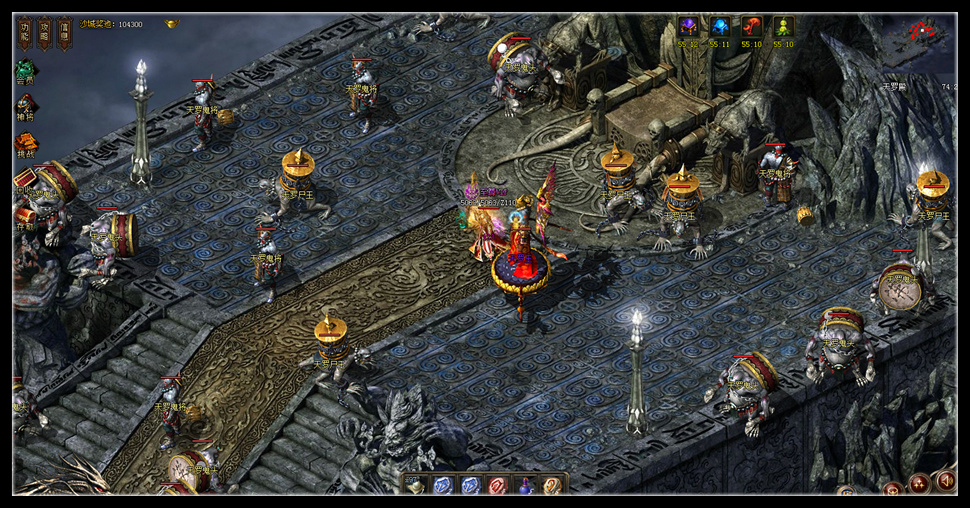Click the gold ingot icon
The width and height of the screenshot is (970, 508).
coord(172,23)
